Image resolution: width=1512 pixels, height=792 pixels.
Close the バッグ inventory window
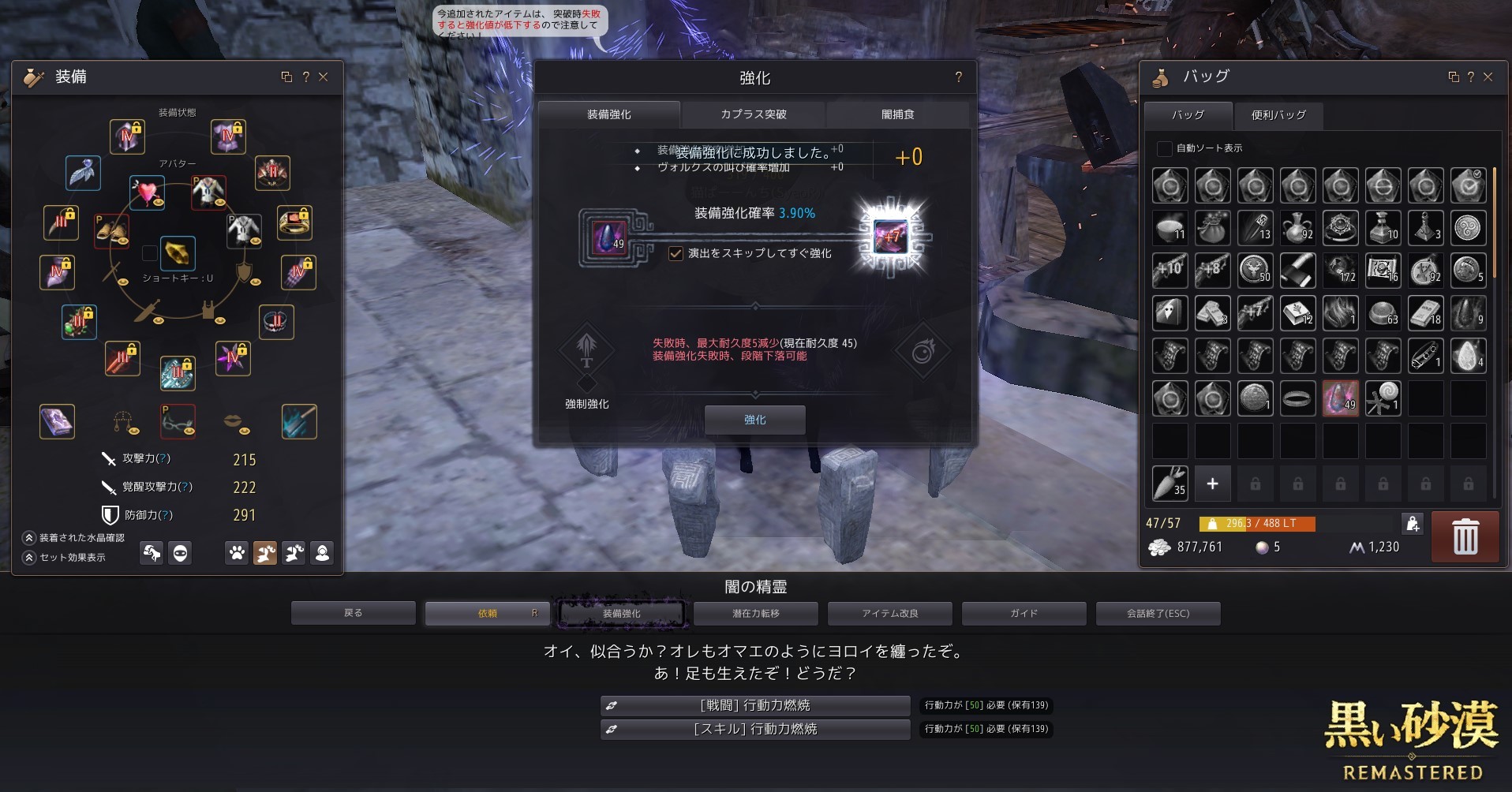[x=1488, y=77]
